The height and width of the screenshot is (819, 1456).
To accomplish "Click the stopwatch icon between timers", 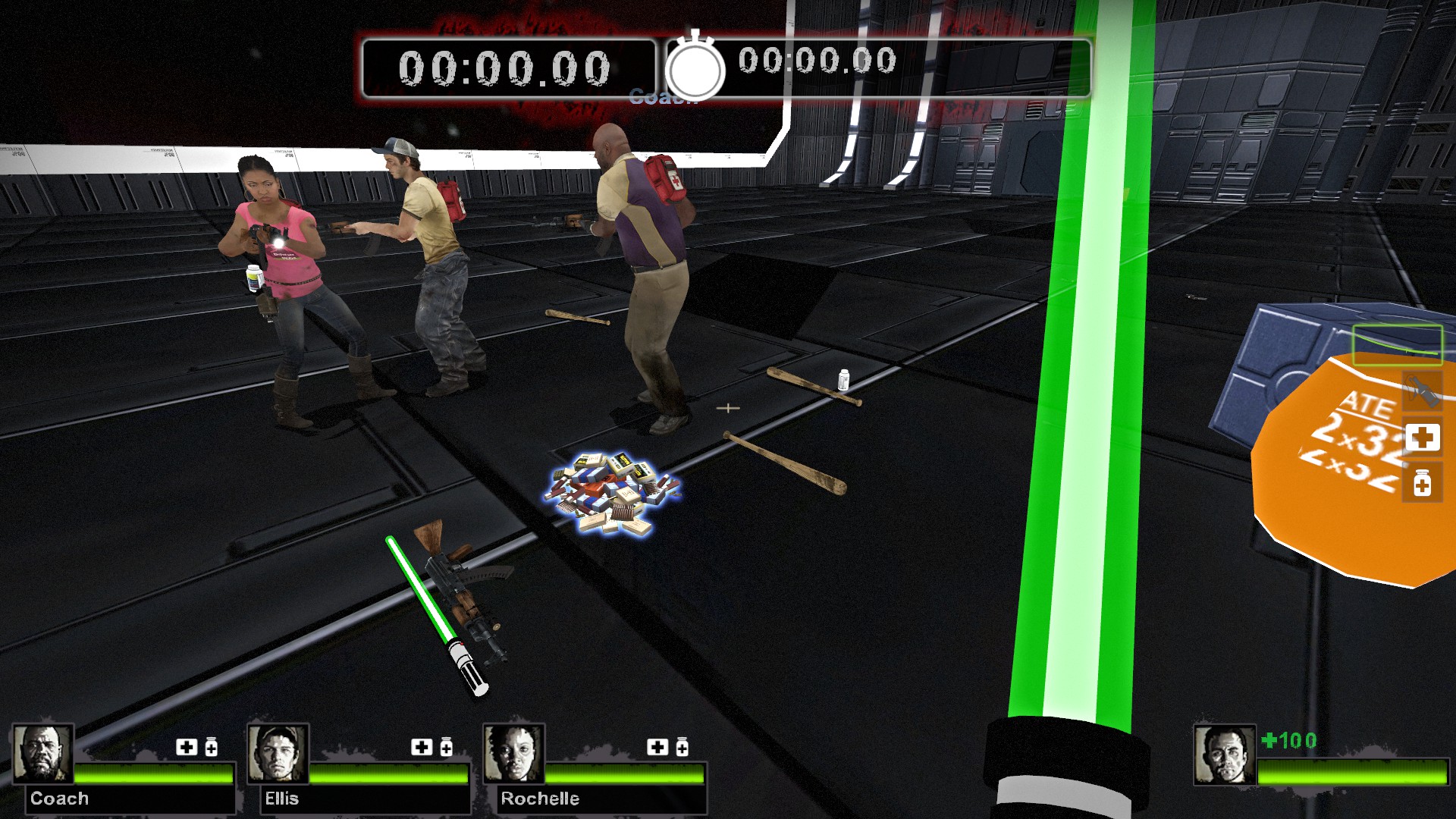I will coord(695,68).
